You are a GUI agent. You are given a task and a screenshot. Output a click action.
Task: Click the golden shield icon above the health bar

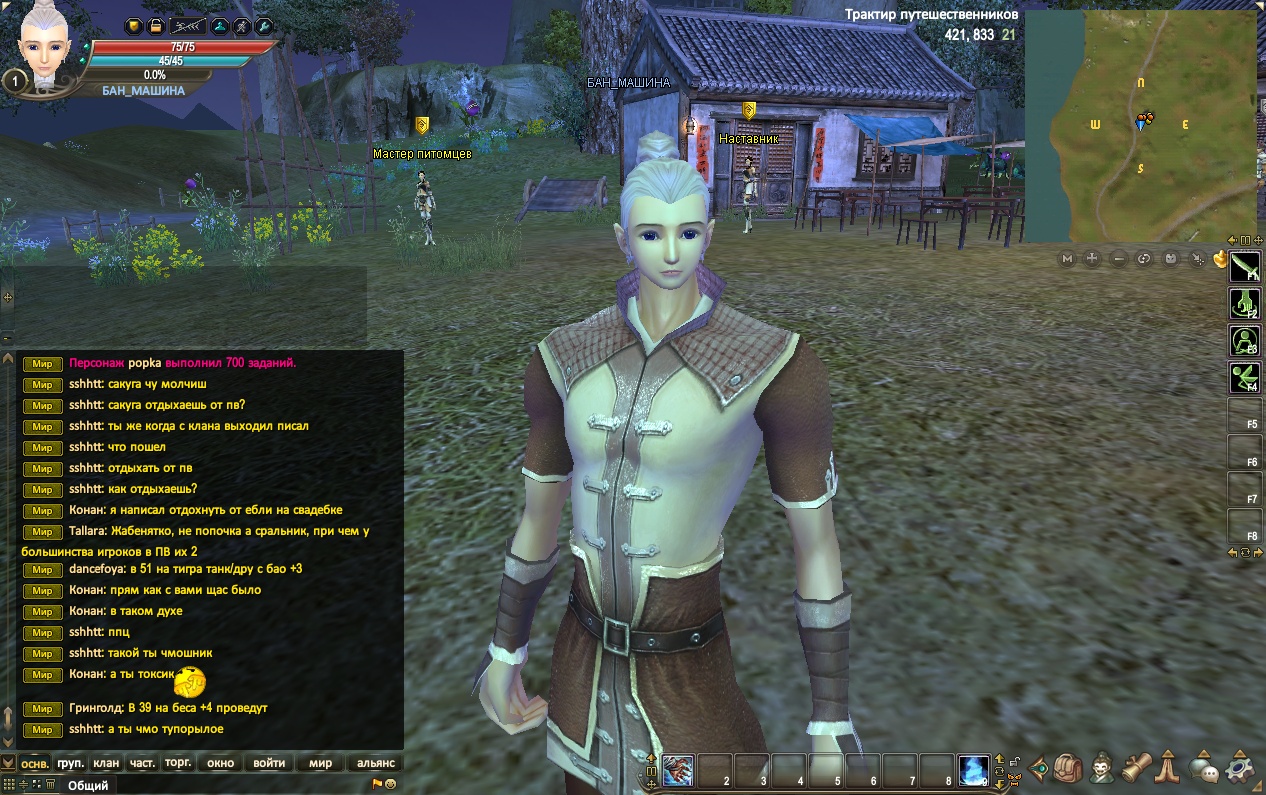coord(133,26)
